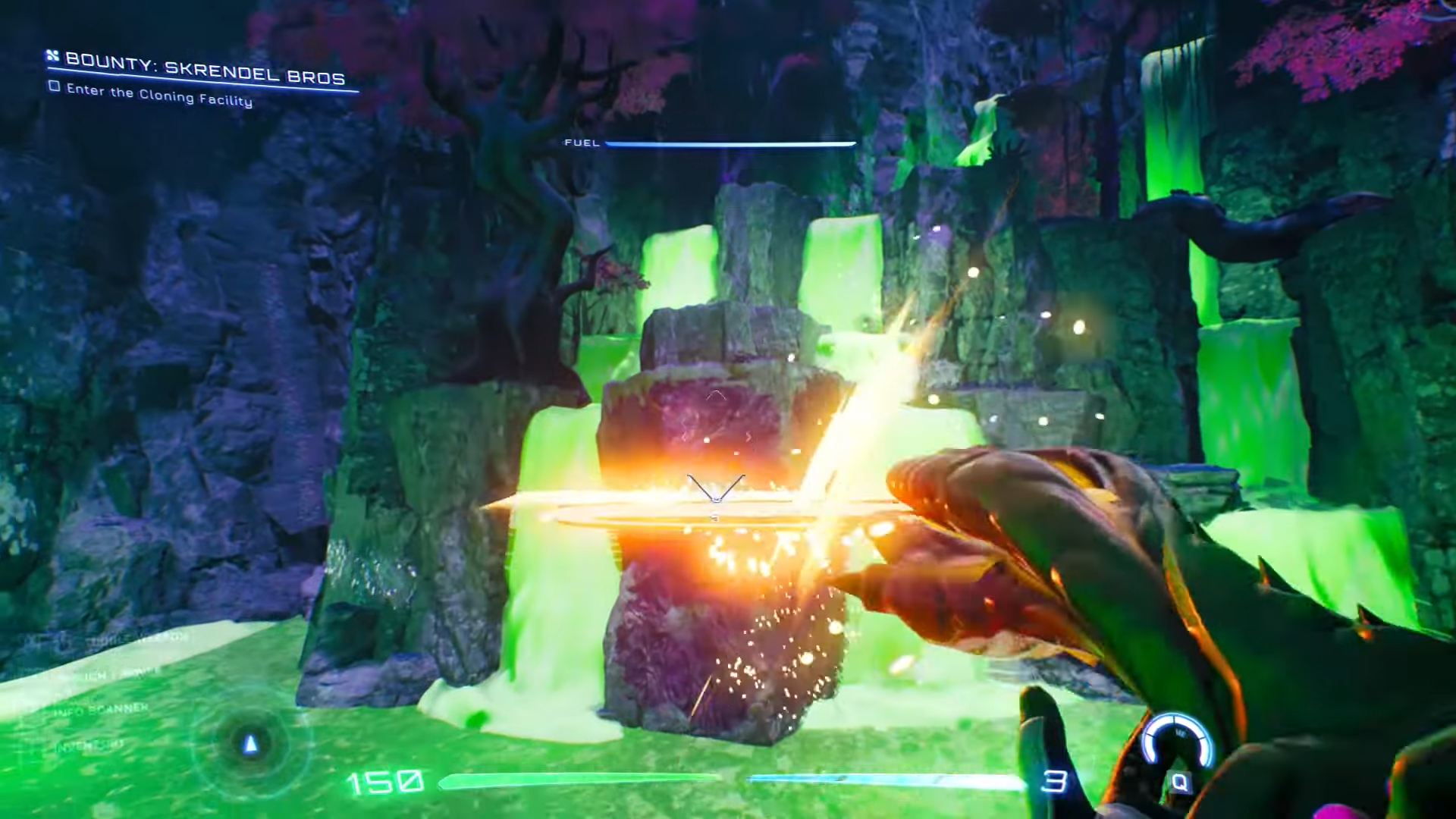This screenshot has height=819, width=1456.
Task: Open the Bounty: Skrendel Bros tracker
Action: pos(205,68)
